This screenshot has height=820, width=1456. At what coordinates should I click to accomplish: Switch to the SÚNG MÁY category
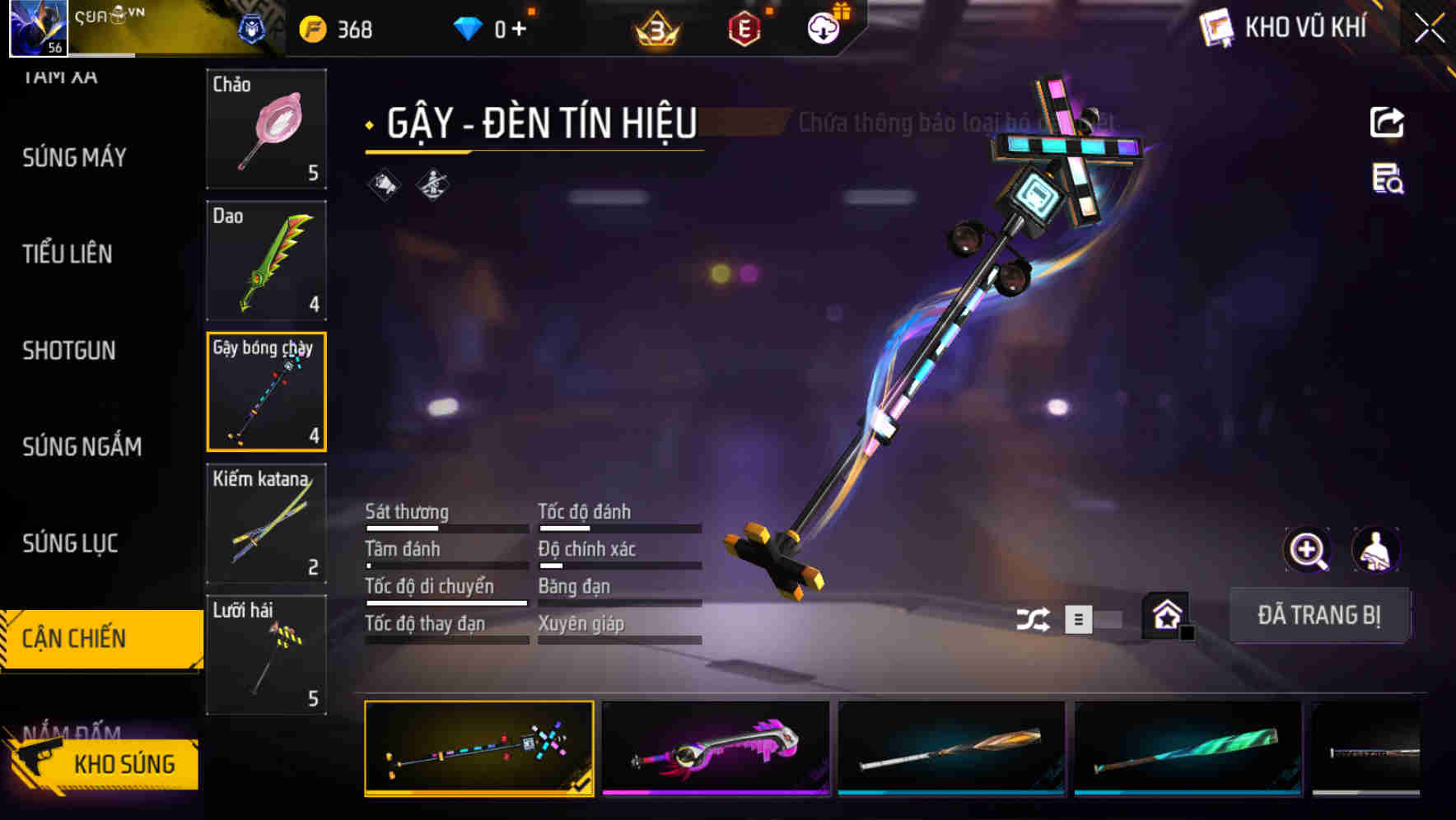[74, 158]
